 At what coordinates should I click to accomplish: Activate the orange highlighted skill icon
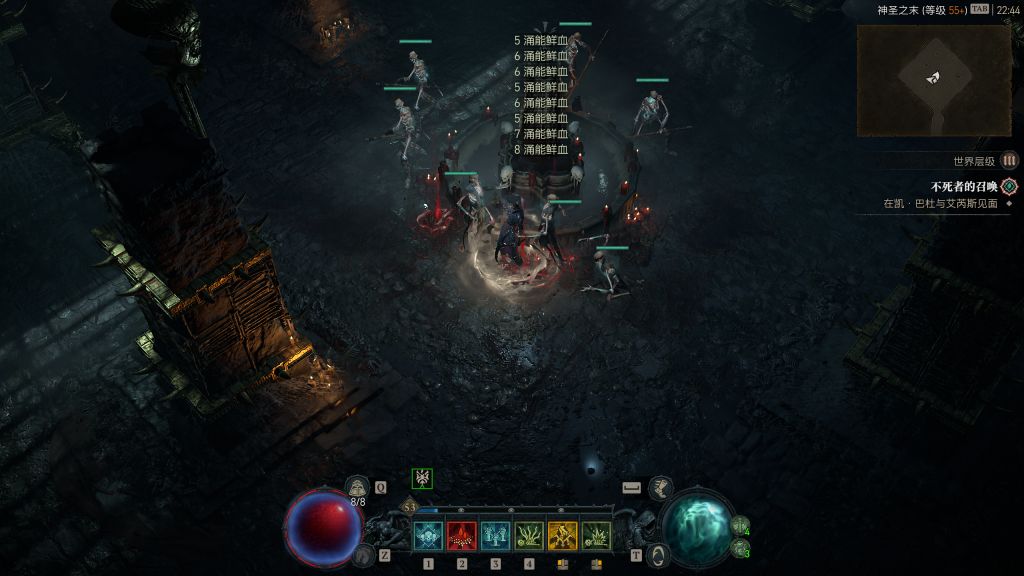point(562,536)
